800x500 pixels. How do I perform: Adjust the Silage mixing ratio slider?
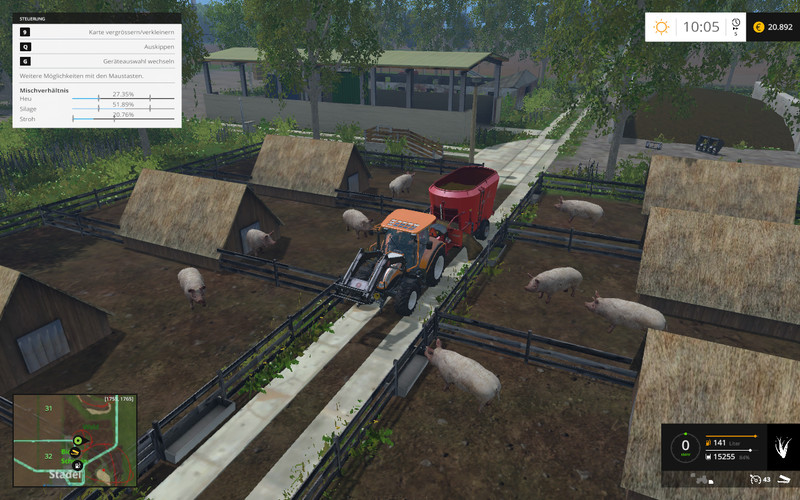123,109
